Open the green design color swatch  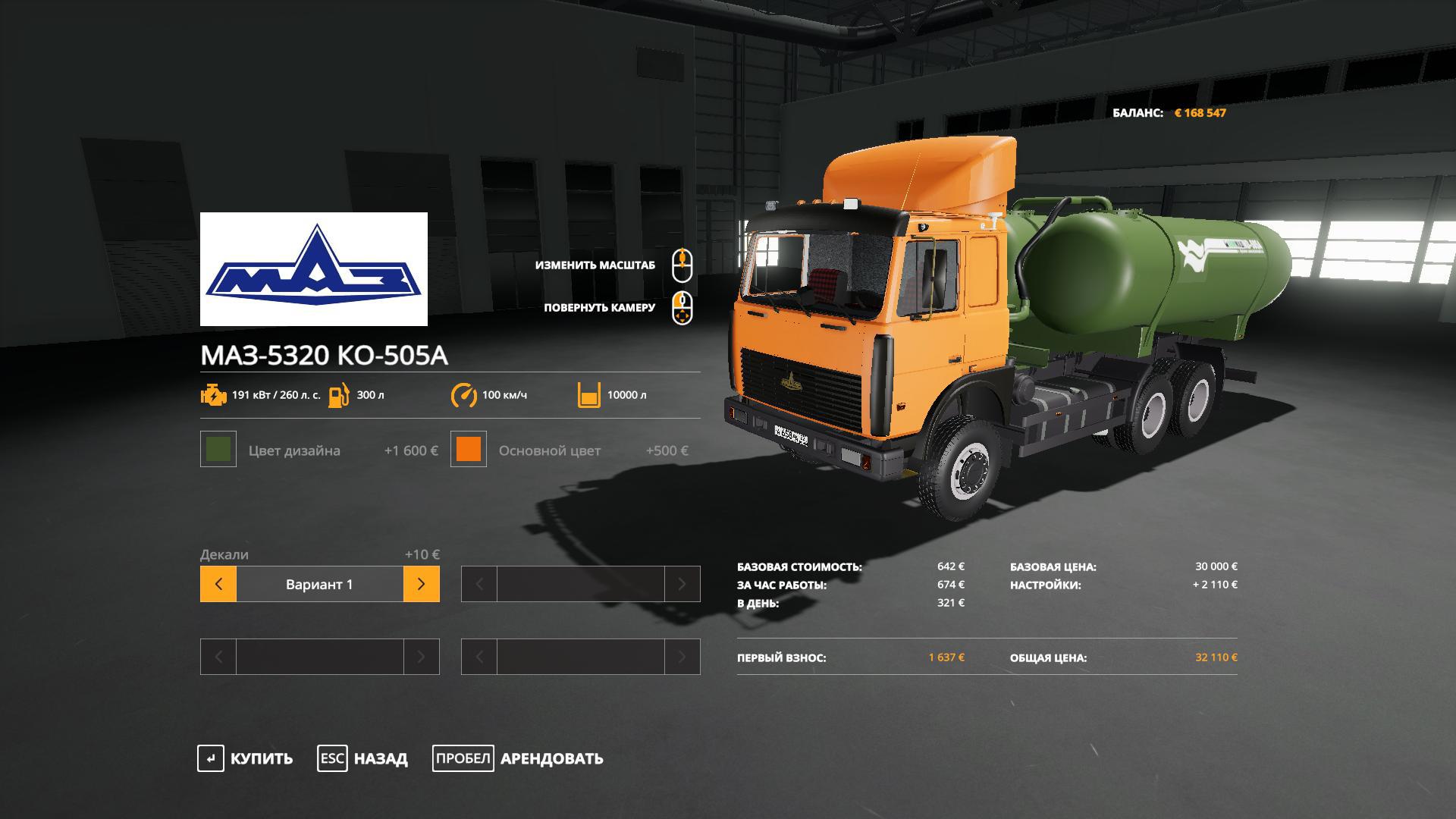218,449
